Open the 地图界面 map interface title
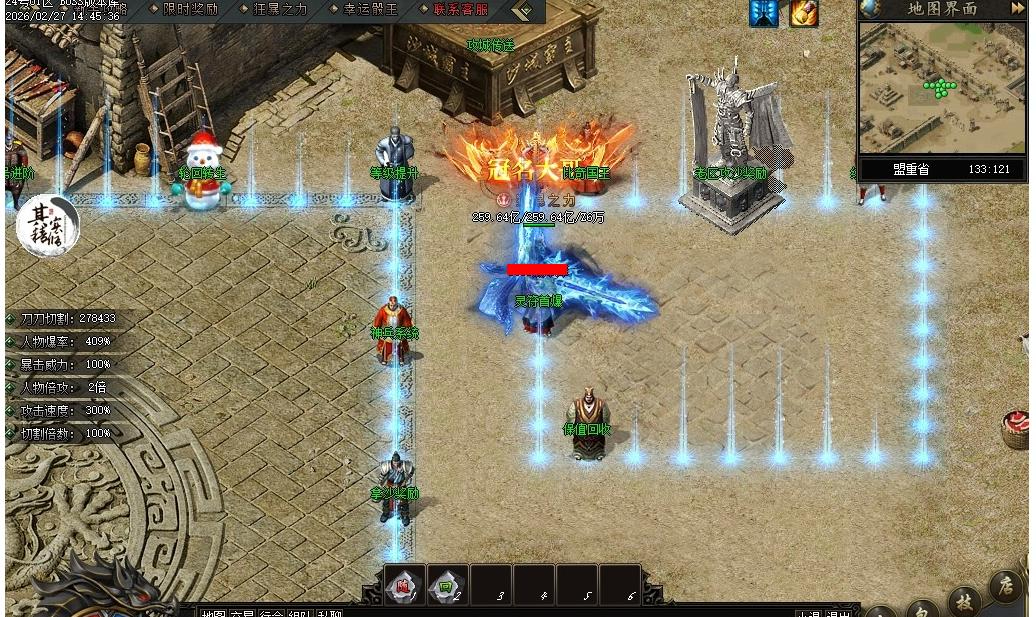The image size is (1036, 617). pyautogui.click(x=942, y=9)
